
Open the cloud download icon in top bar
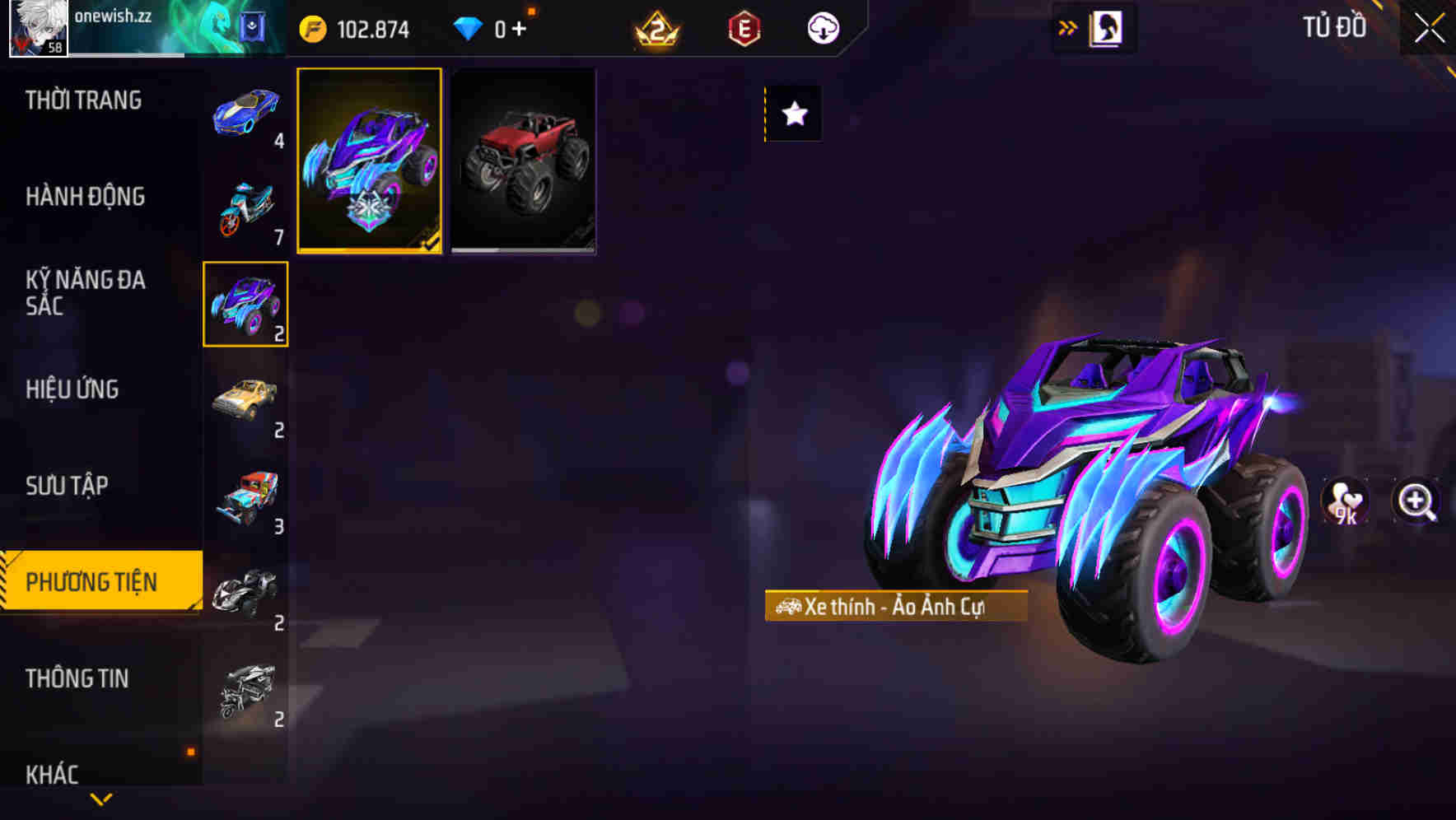(x=821, y=27)
